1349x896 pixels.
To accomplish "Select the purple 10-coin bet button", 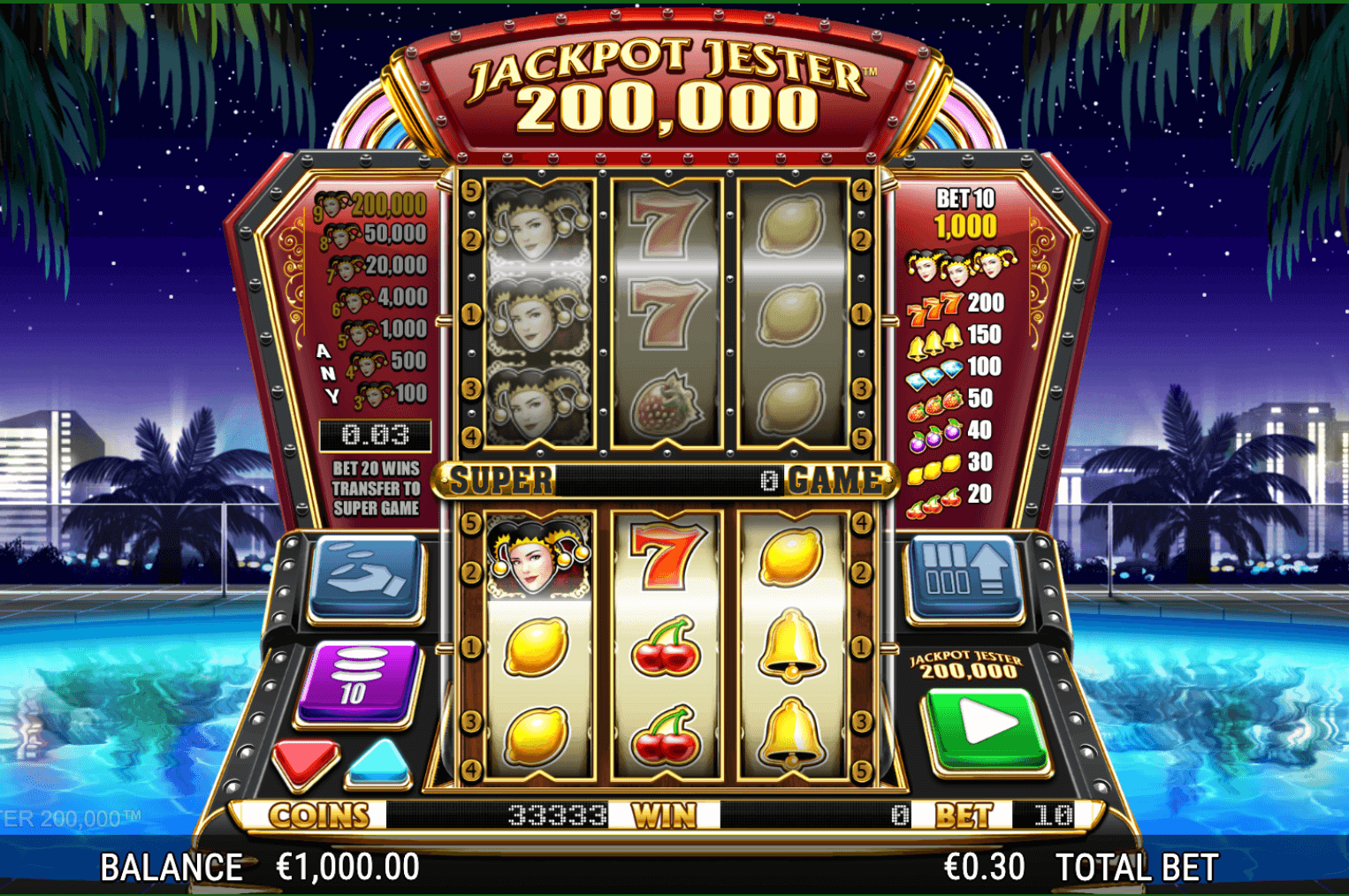I will pos(356,681).
